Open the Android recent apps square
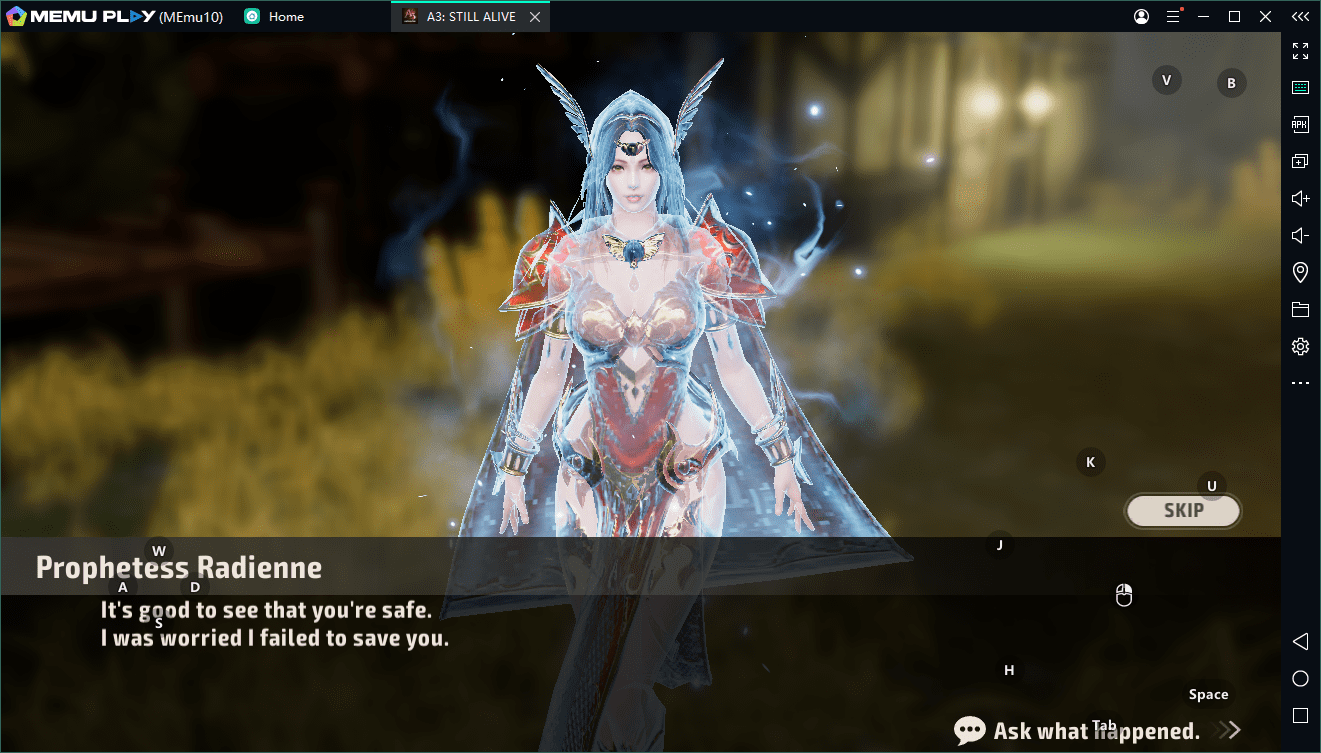Screen dimensions: 1321x753 coord(1300,716)
